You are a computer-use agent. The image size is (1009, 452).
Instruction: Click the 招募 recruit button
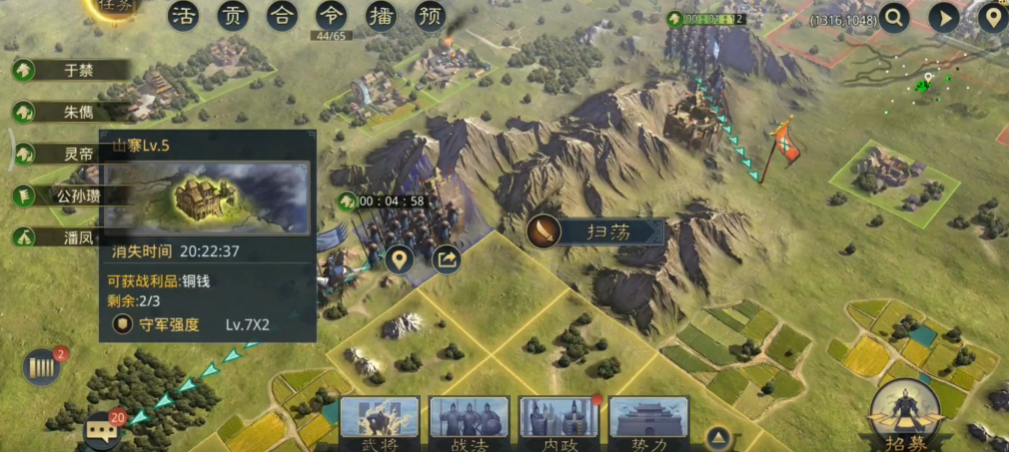(904, 417)
